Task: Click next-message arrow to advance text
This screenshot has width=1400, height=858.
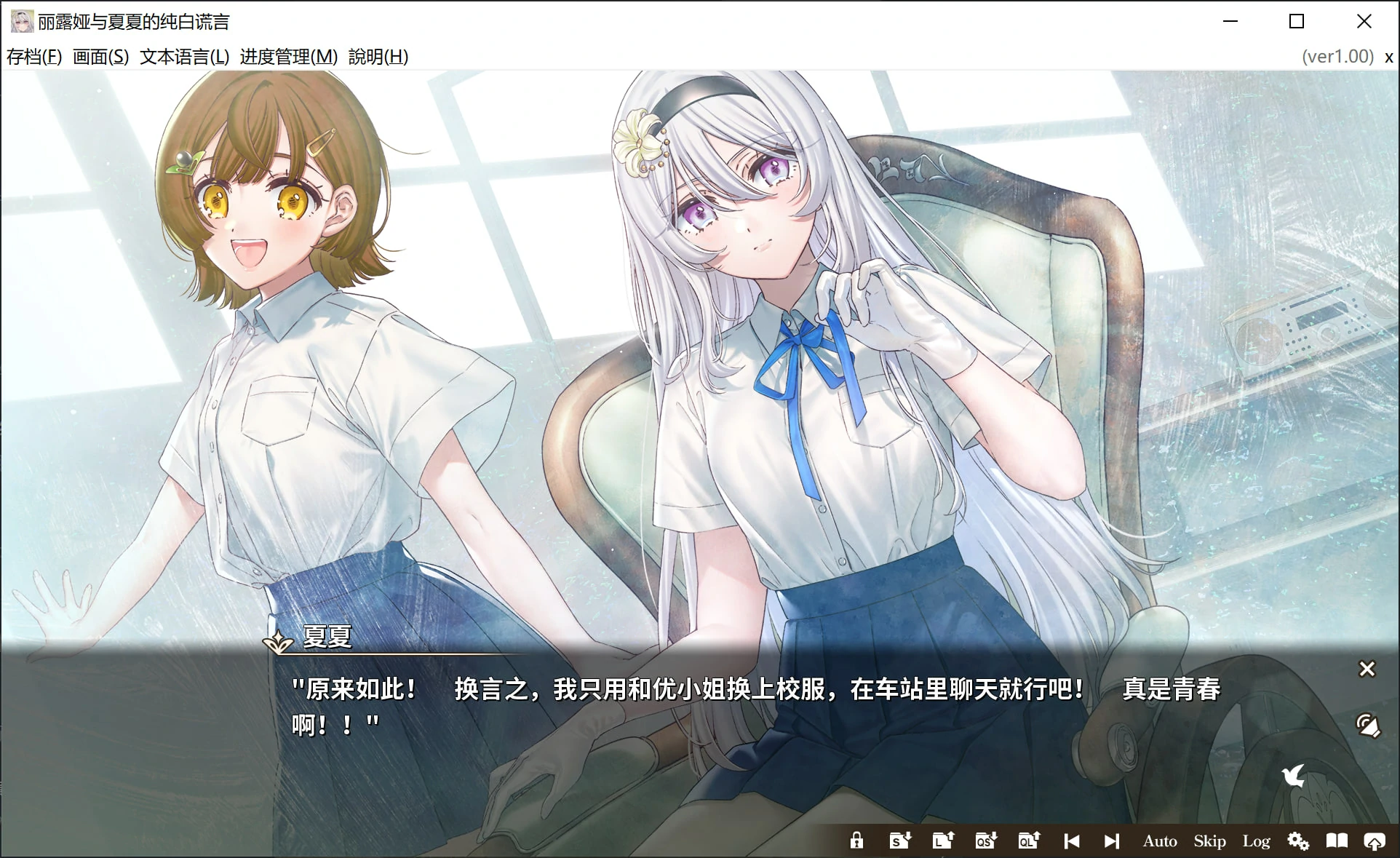Action: pyautogui.click(x=1112, y=841)
